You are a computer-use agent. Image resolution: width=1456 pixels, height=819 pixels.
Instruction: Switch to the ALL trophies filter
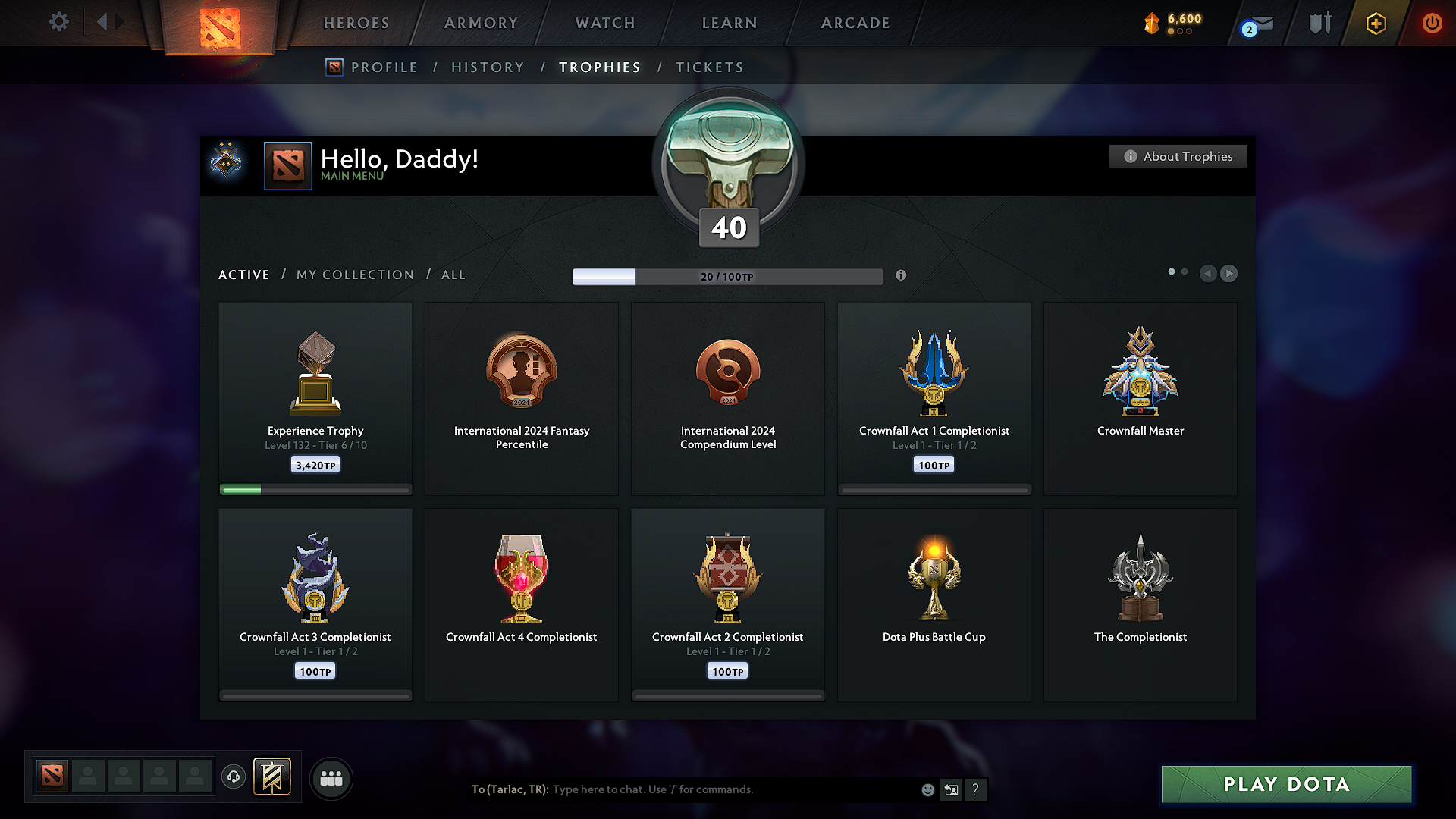point(453,275)
